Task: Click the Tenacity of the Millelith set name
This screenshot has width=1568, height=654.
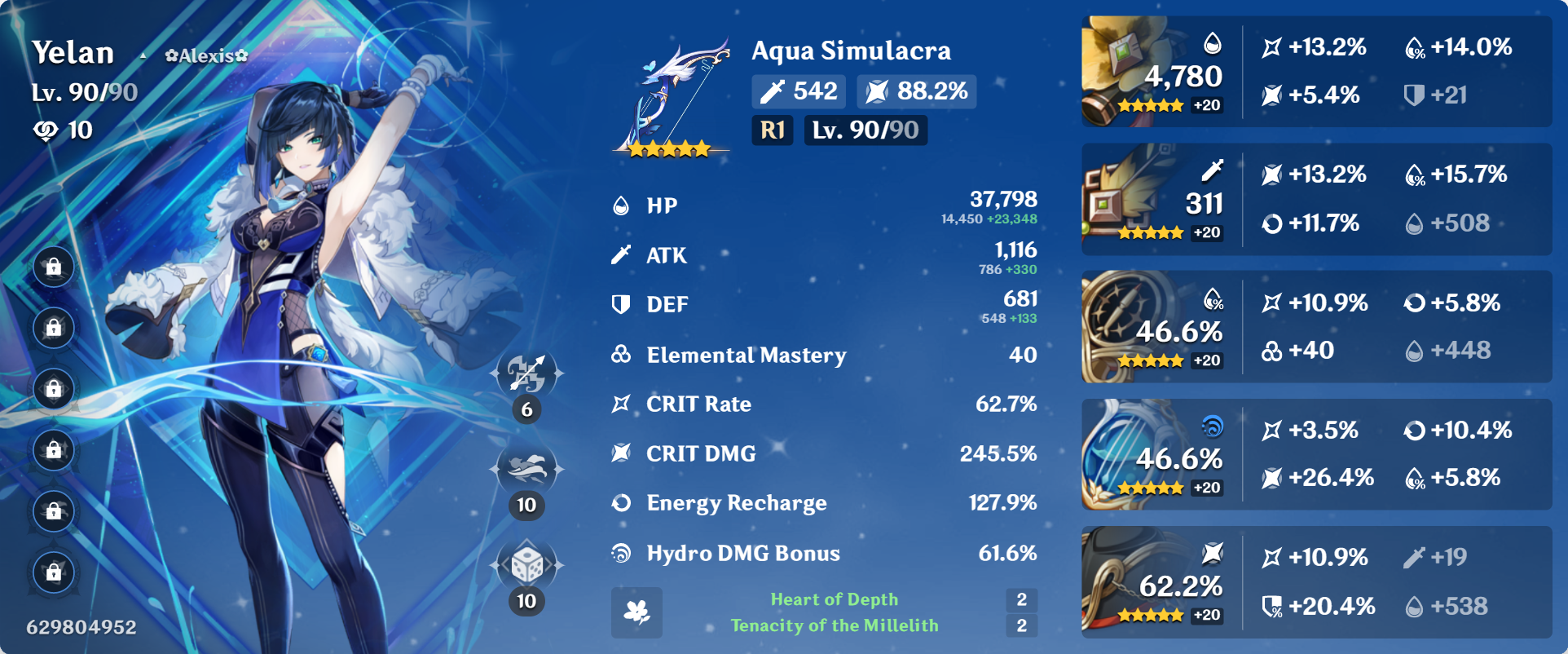Action: point(834,626)
